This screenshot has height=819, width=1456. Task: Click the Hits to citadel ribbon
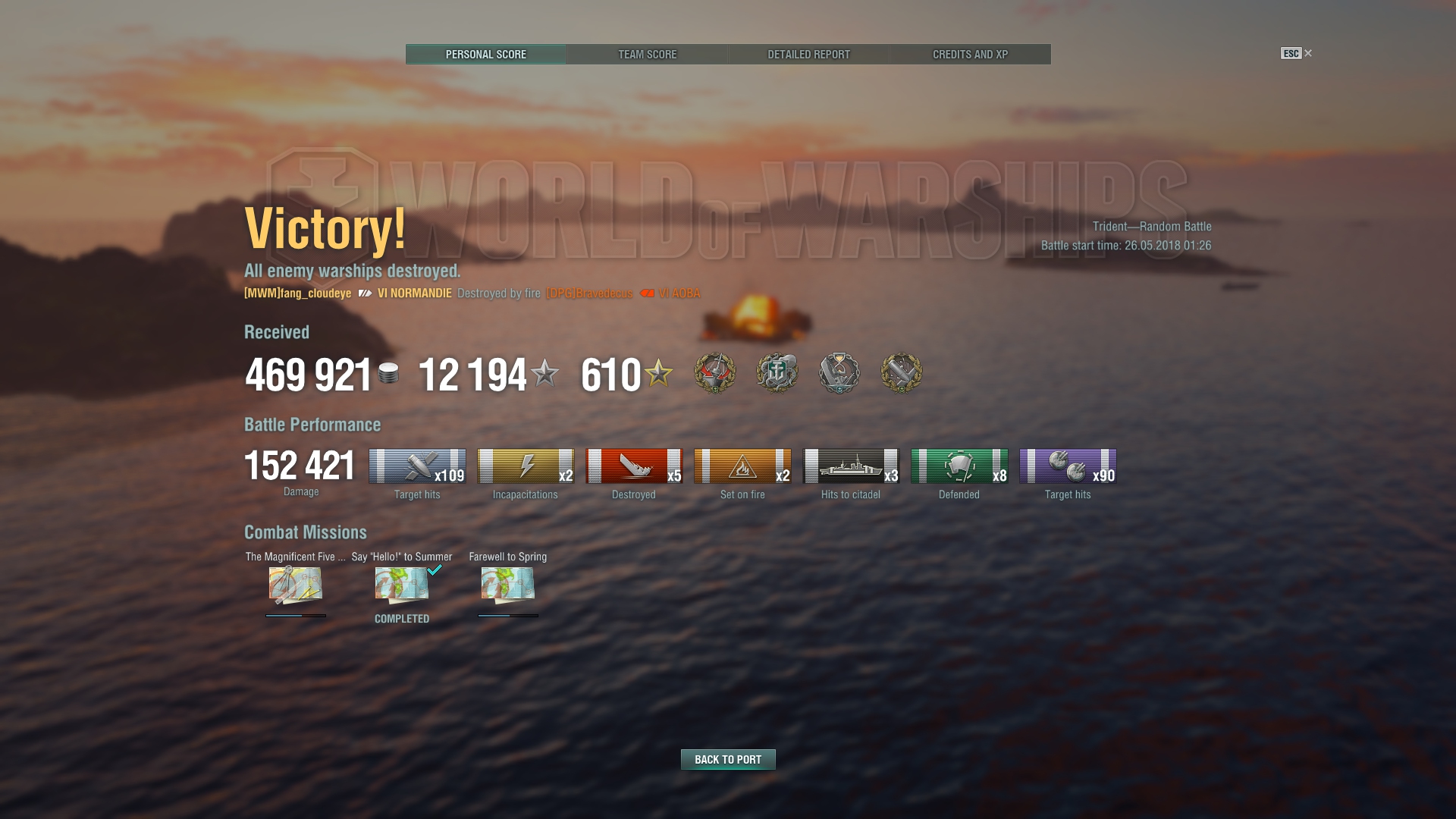tap(851, 466)
